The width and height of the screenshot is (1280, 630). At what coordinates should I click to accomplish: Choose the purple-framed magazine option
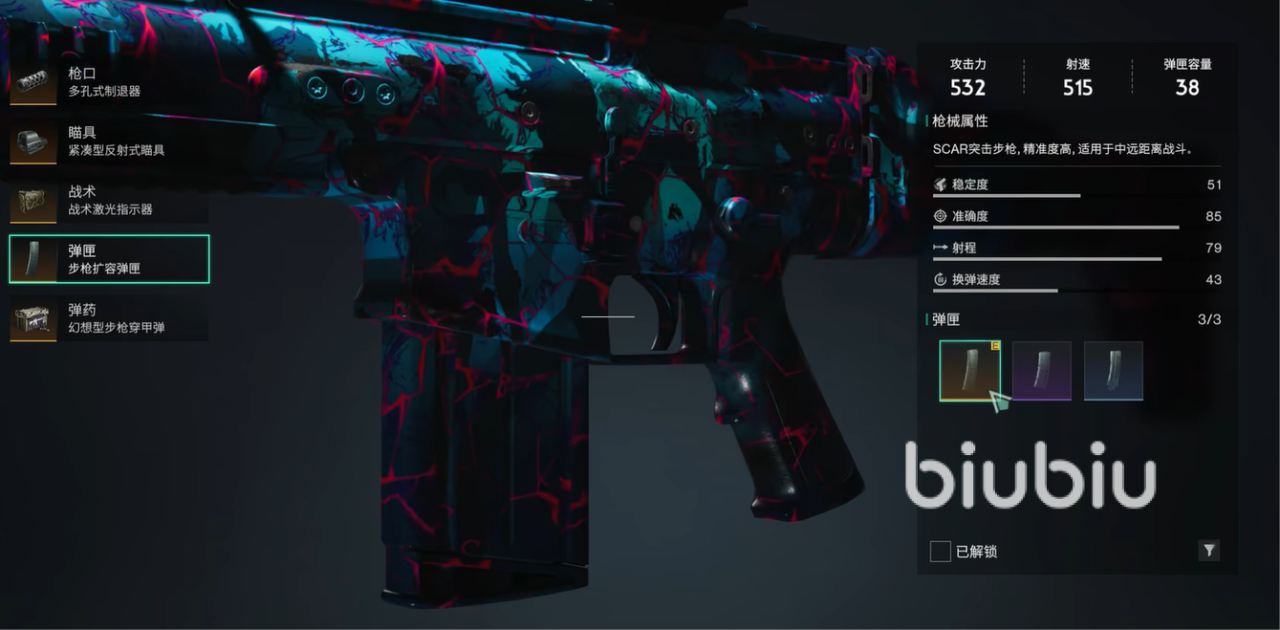(x=1041, y=371)
